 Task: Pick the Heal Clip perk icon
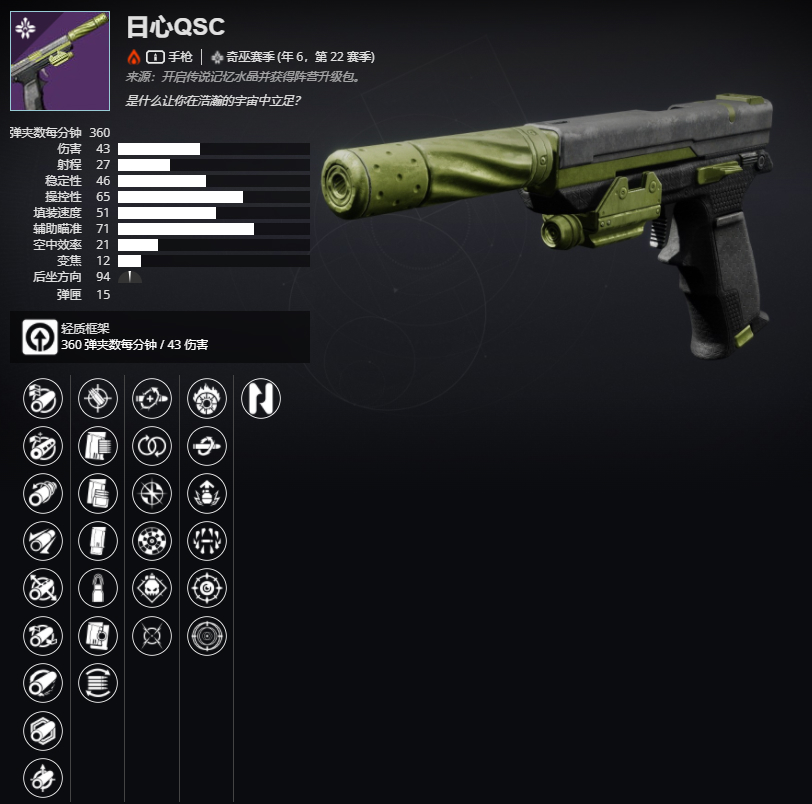[152, 399]
